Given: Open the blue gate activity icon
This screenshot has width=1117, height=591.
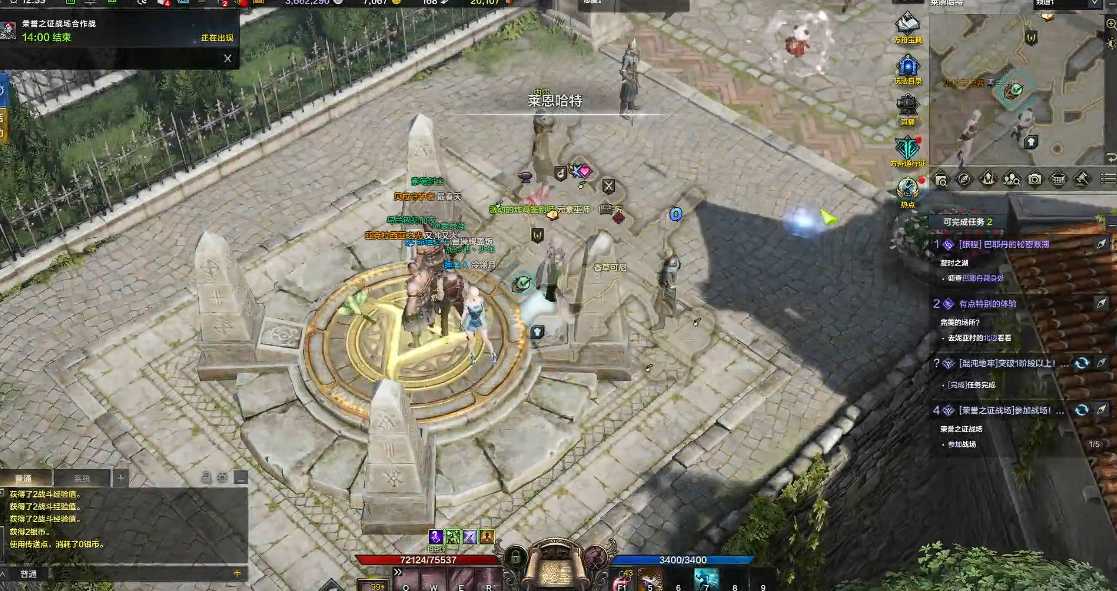Looking at the screenshot, I should (906, 67).
